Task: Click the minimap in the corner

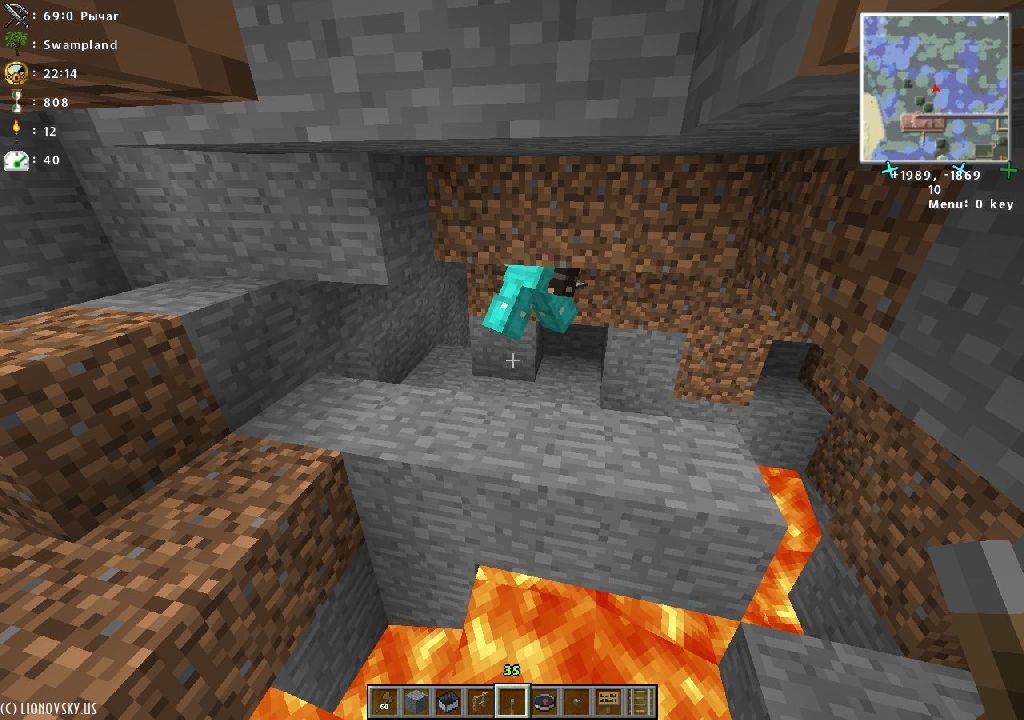Action: (x=934, y=88)
